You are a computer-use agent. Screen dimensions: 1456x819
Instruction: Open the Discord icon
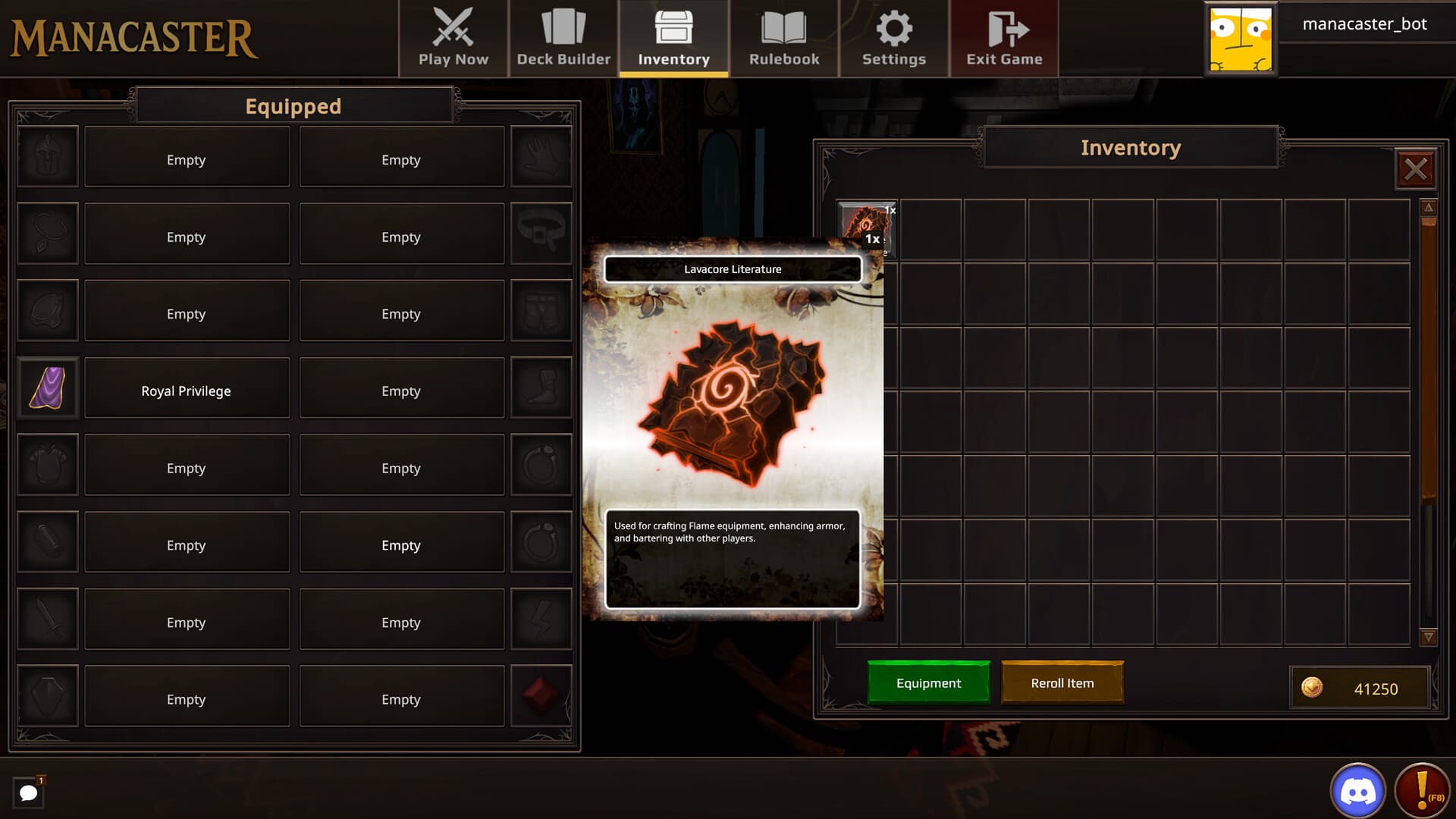pos(1360,789)
